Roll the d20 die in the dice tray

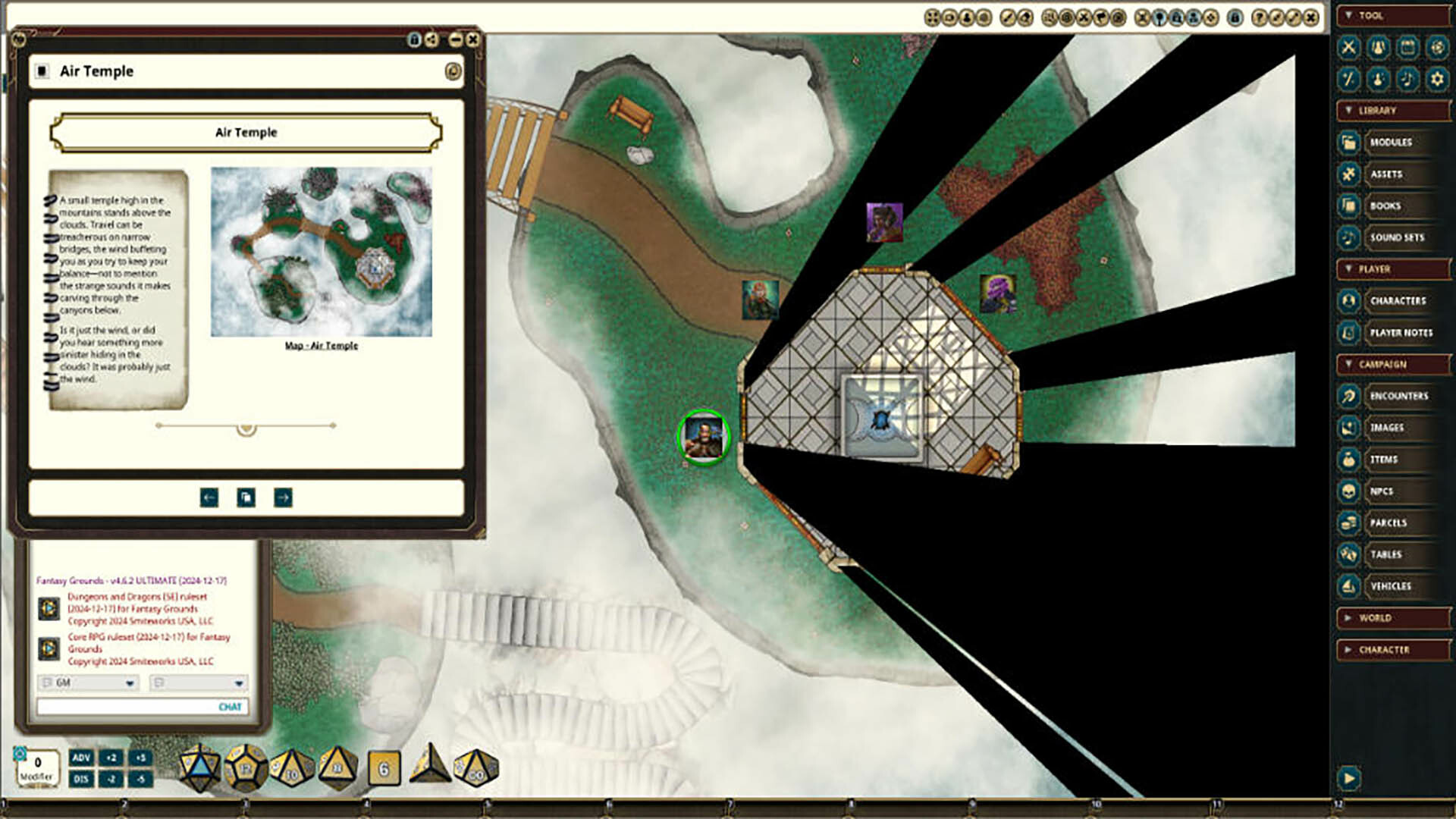pos(199,768)
